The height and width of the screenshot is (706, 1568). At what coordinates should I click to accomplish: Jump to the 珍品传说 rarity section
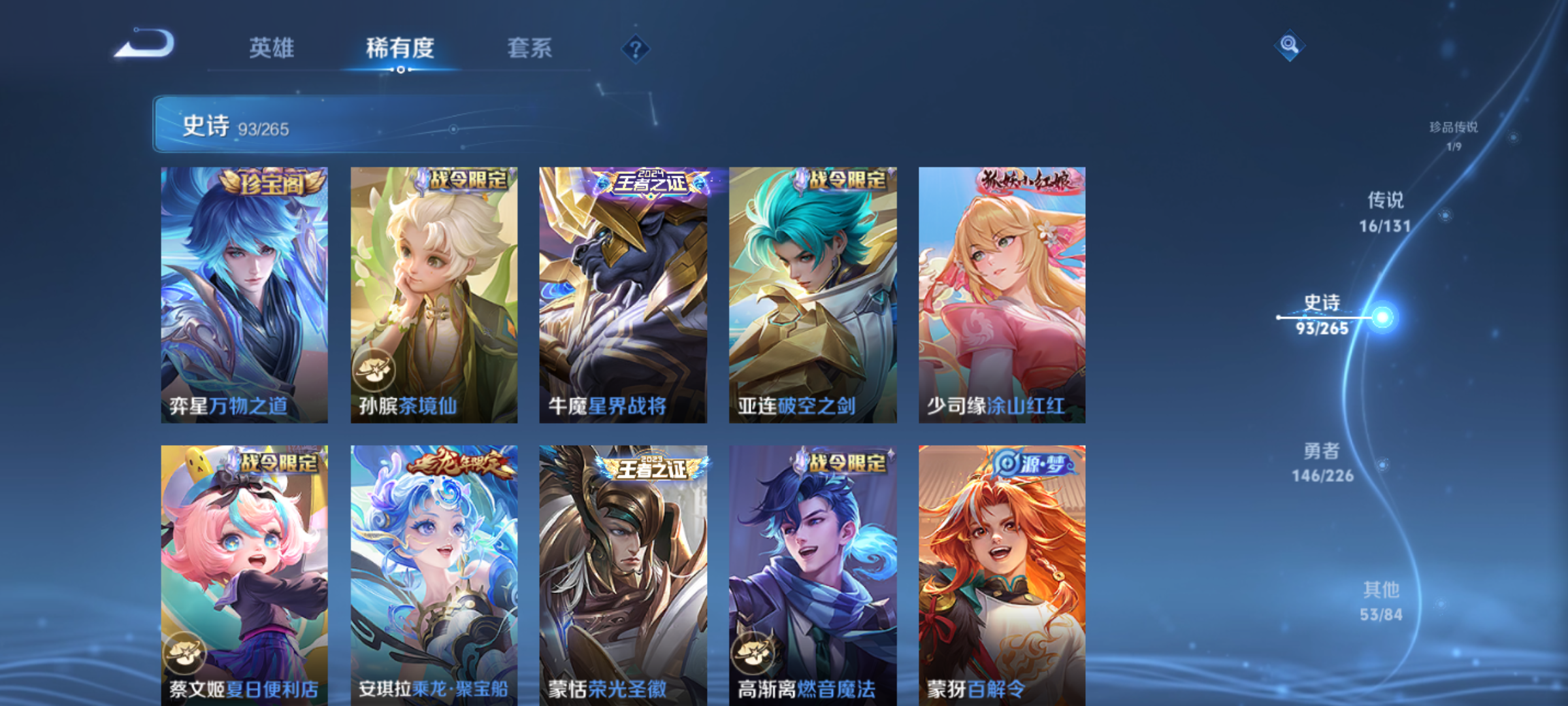point(1454,135)
